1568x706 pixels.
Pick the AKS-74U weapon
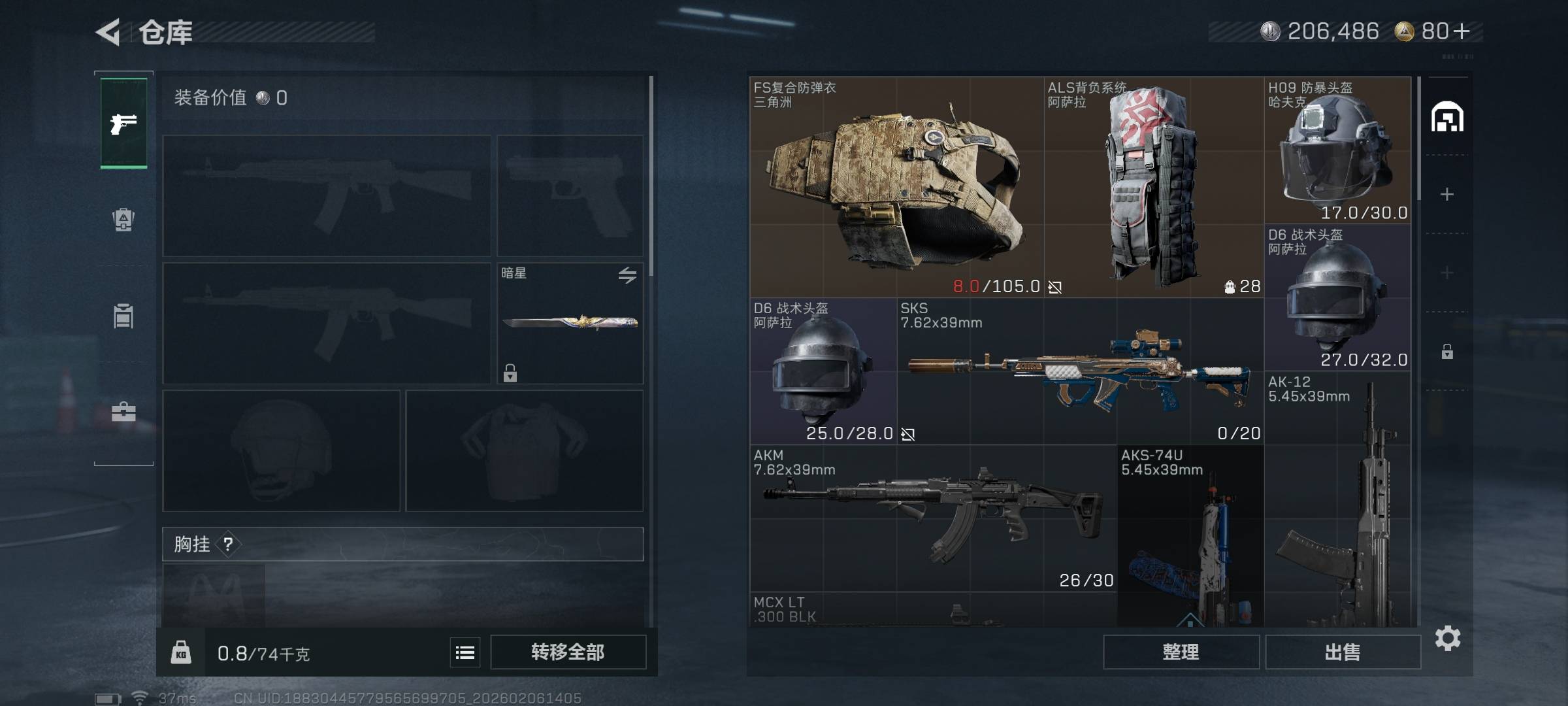(1190, 536)
